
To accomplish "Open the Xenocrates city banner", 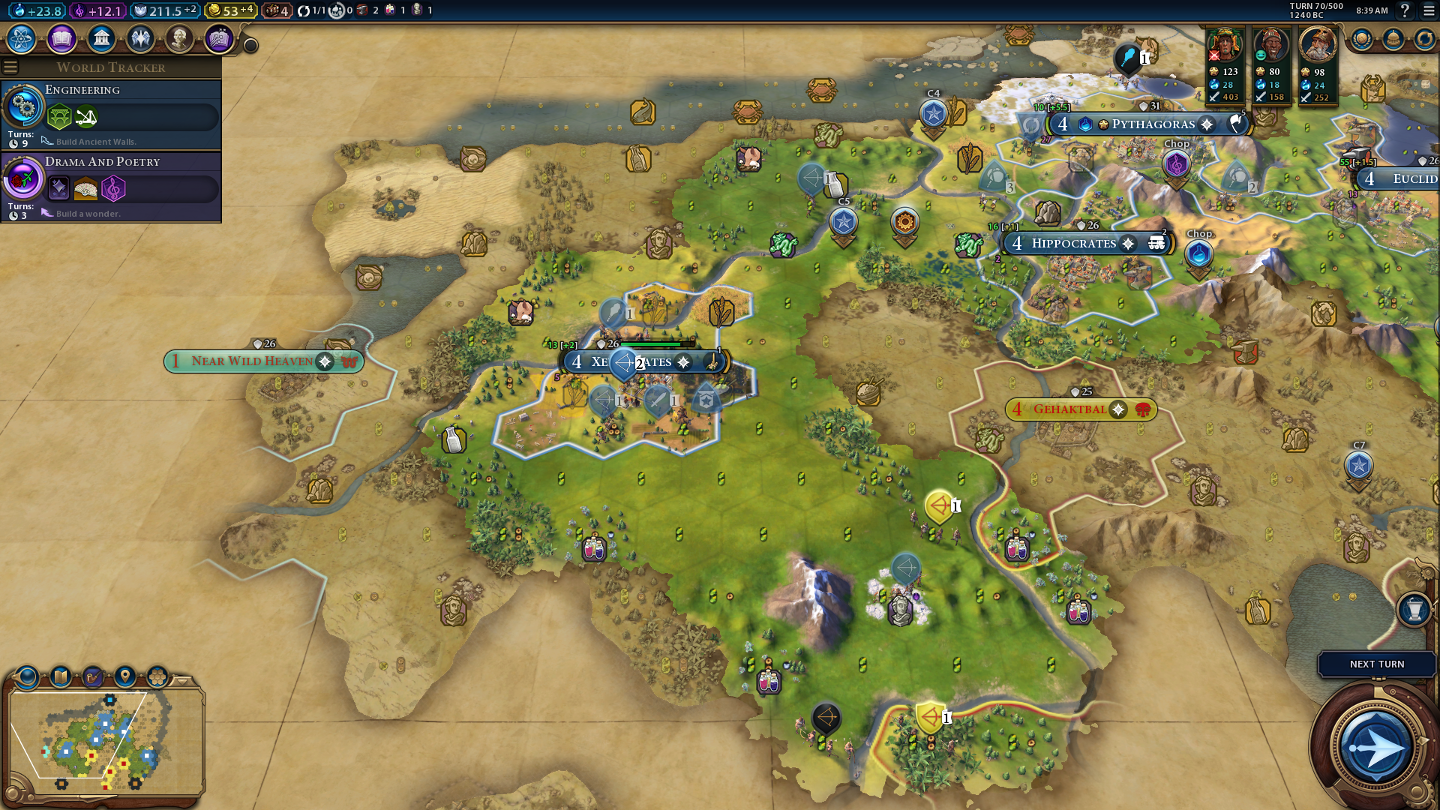I will coord(646,361).
